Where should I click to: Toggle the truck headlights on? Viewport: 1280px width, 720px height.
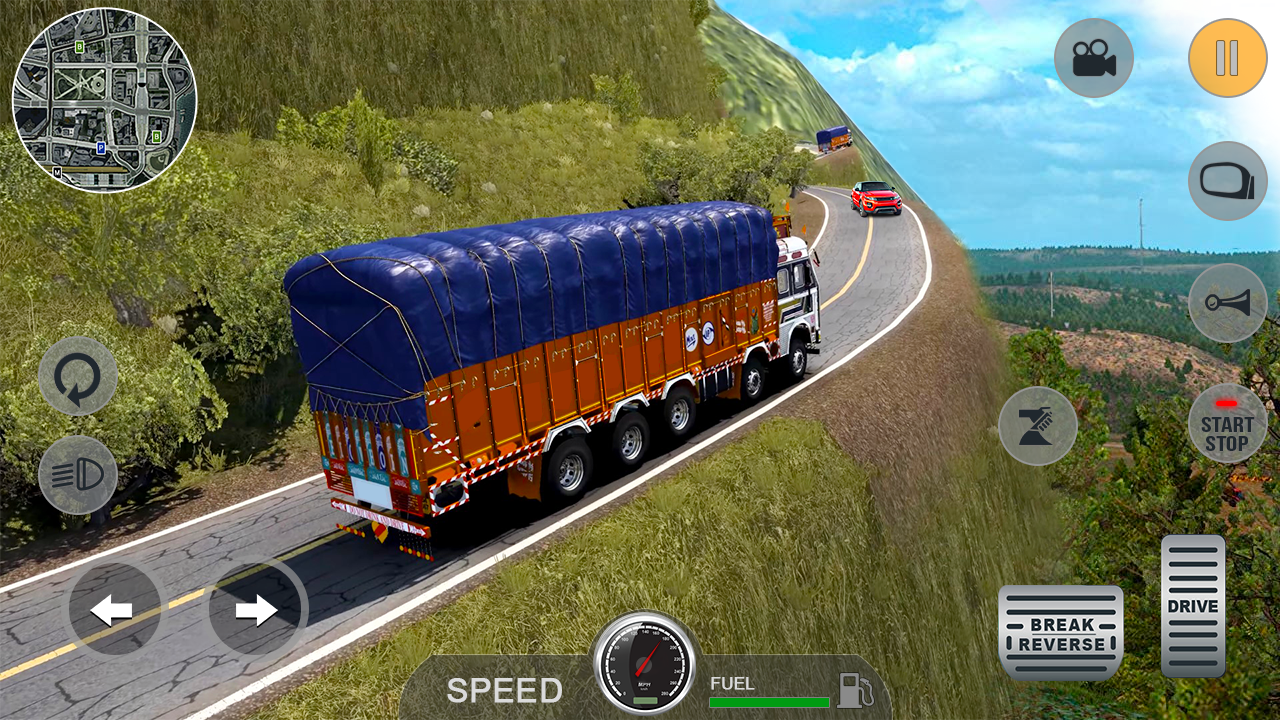78,473
